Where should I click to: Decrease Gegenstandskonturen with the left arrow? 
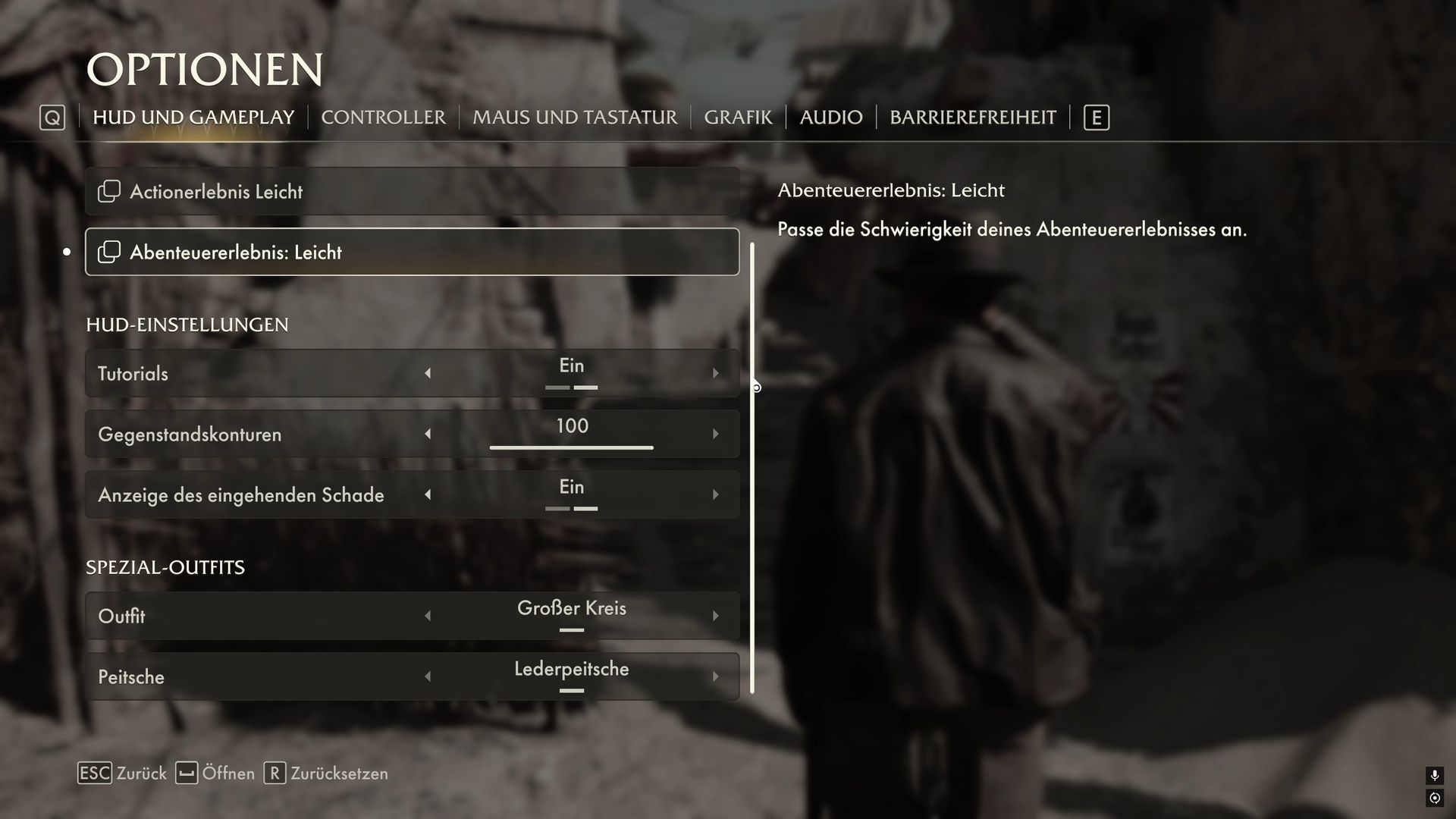point(428,434)
